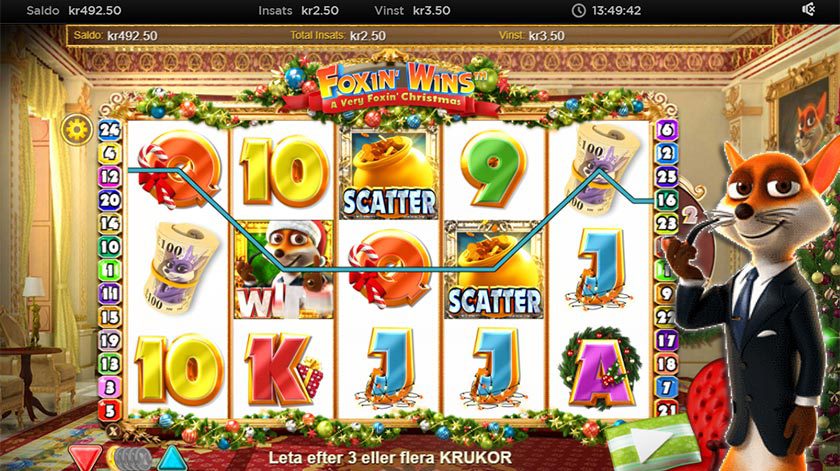The width and height of the screenshot is (840, 471).
Task: Highlight payline number 21 marker
Action: (x=666, y=409)
